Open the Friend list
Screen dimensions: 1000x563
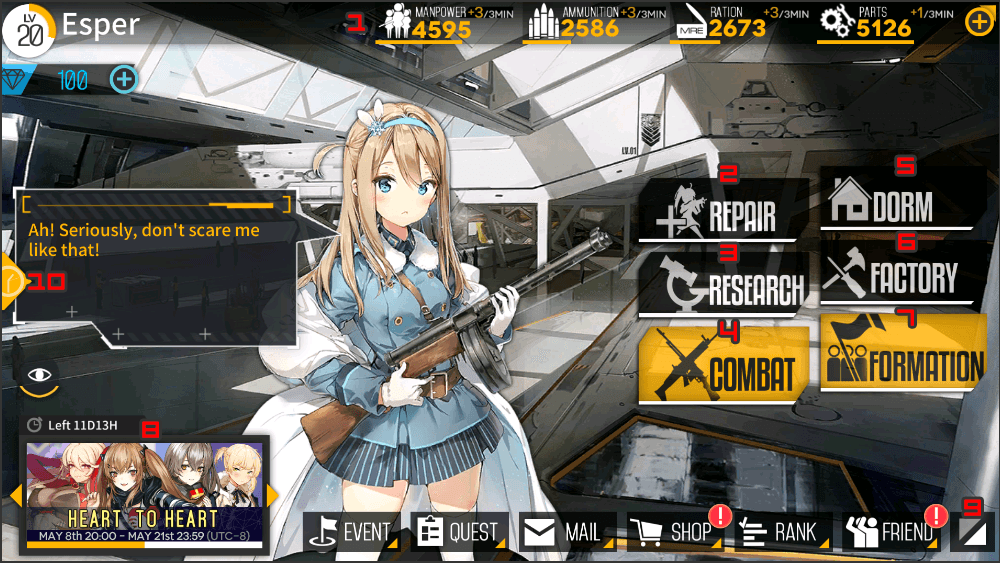[x=891, y=532]
